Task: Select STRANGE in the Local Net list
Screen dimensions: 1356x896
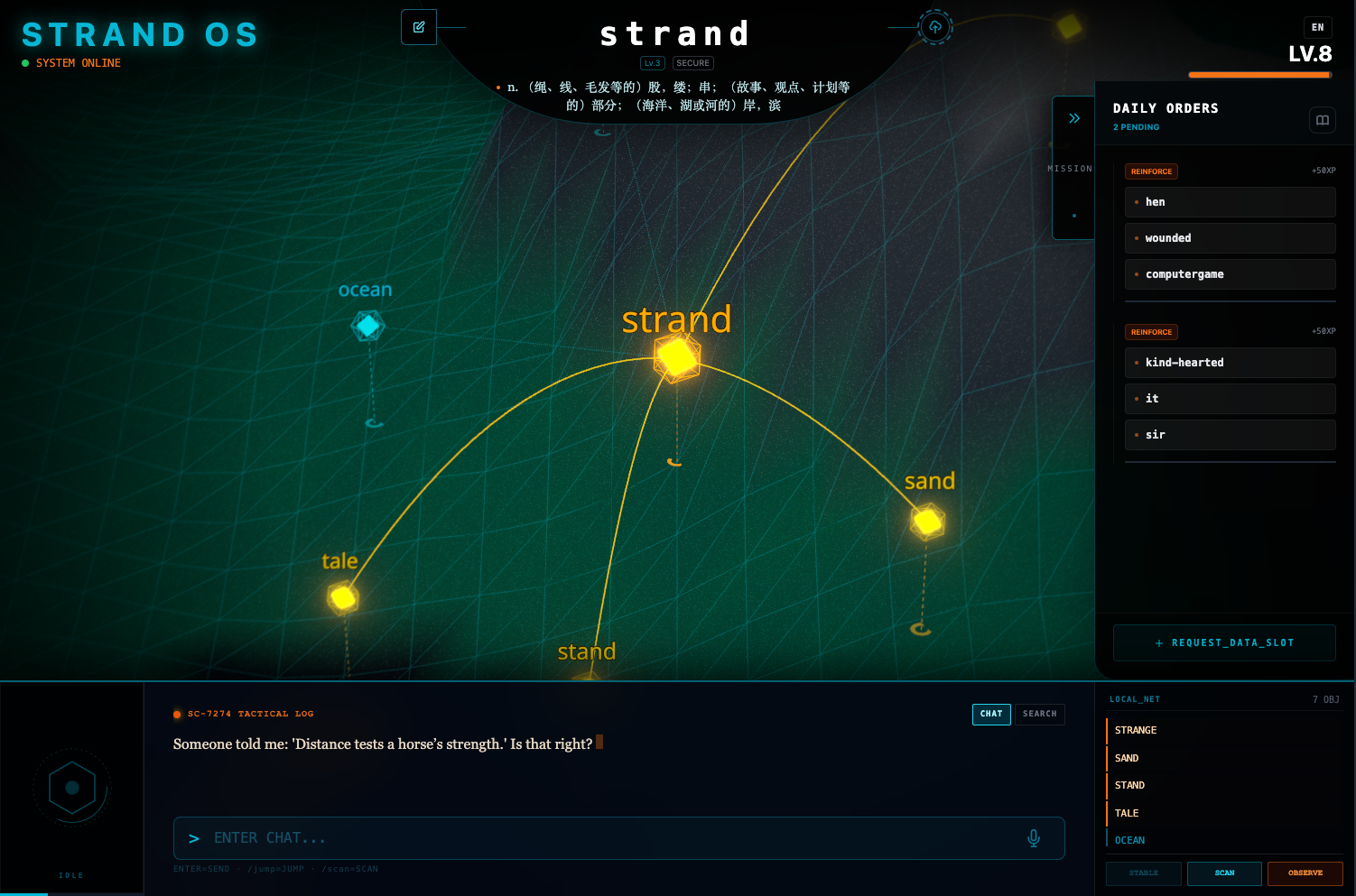Action: click(x=1136, y=730)
